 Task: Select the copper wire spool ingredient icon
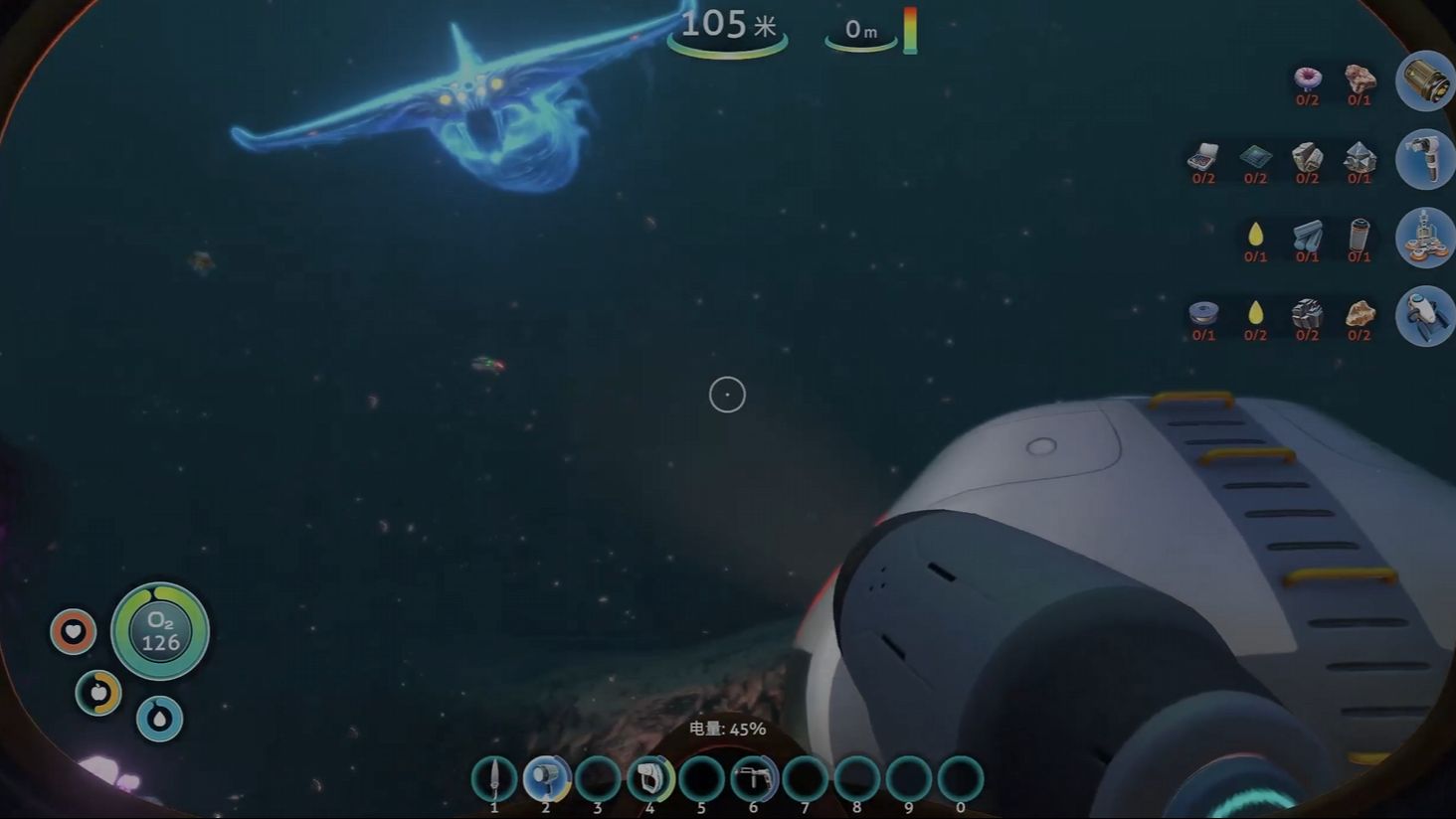pyautogui.click(x=1203, y=314)
